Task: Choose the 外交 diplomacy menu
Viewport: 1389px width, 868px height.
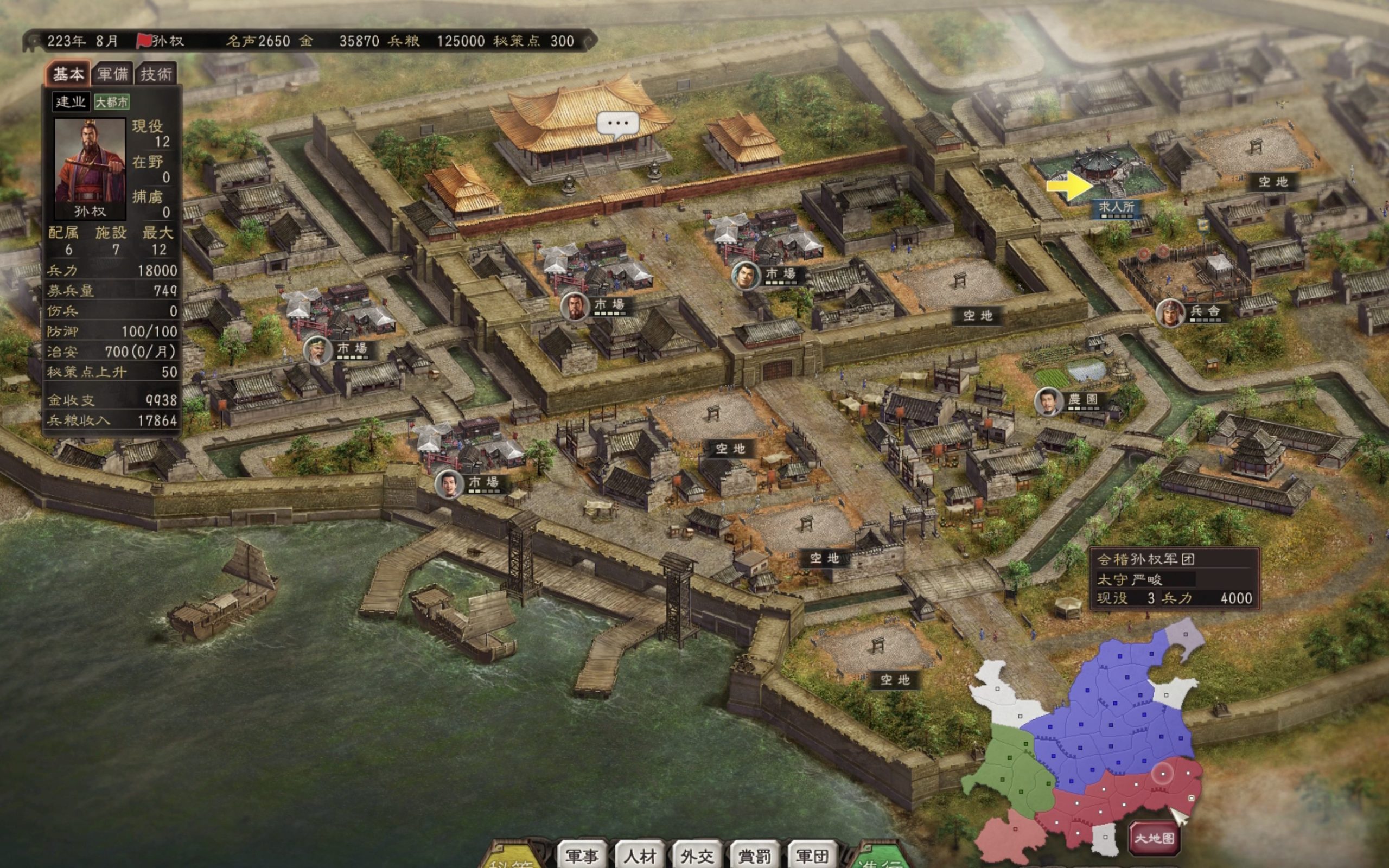Action: 697,856
